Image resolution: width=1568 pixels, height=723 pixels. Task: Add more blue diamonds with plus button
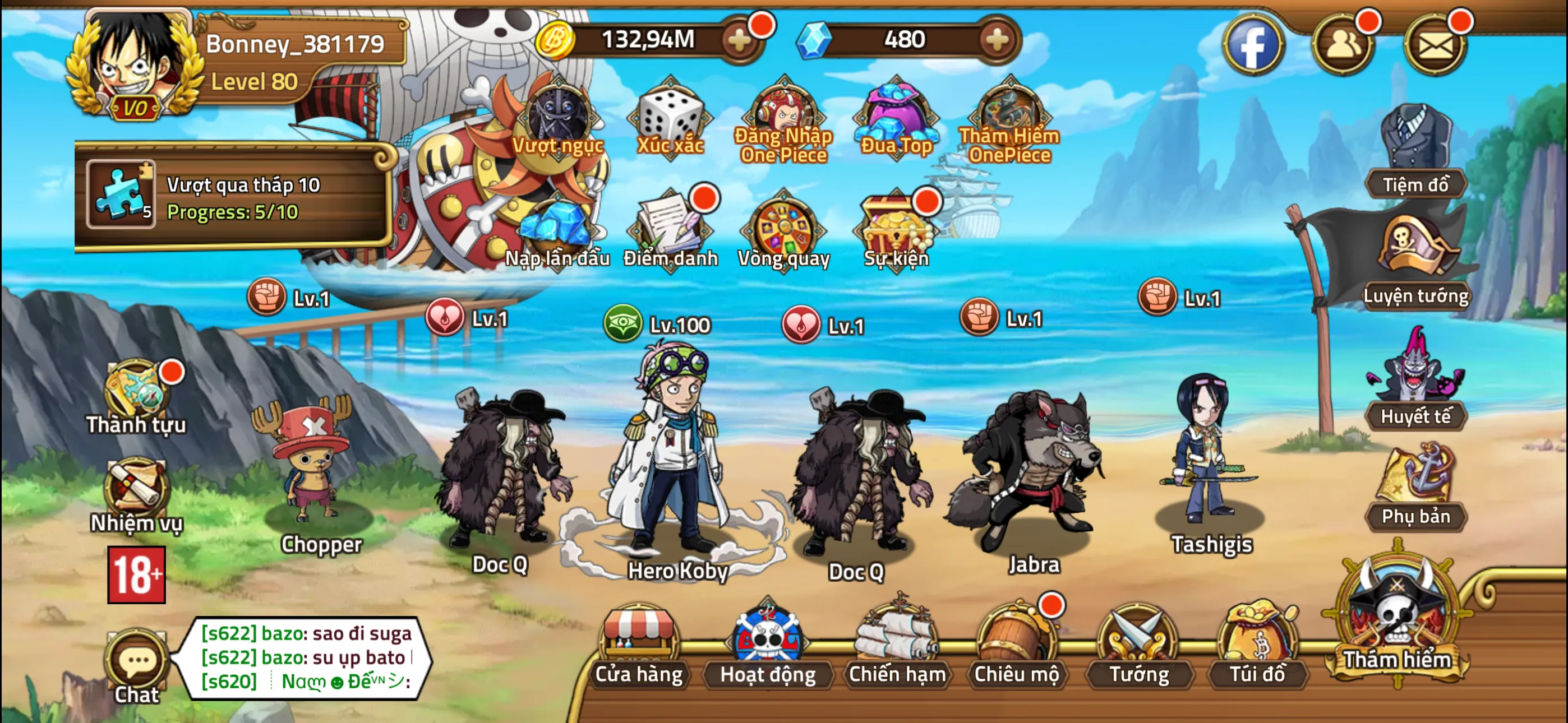coord(997,40)
